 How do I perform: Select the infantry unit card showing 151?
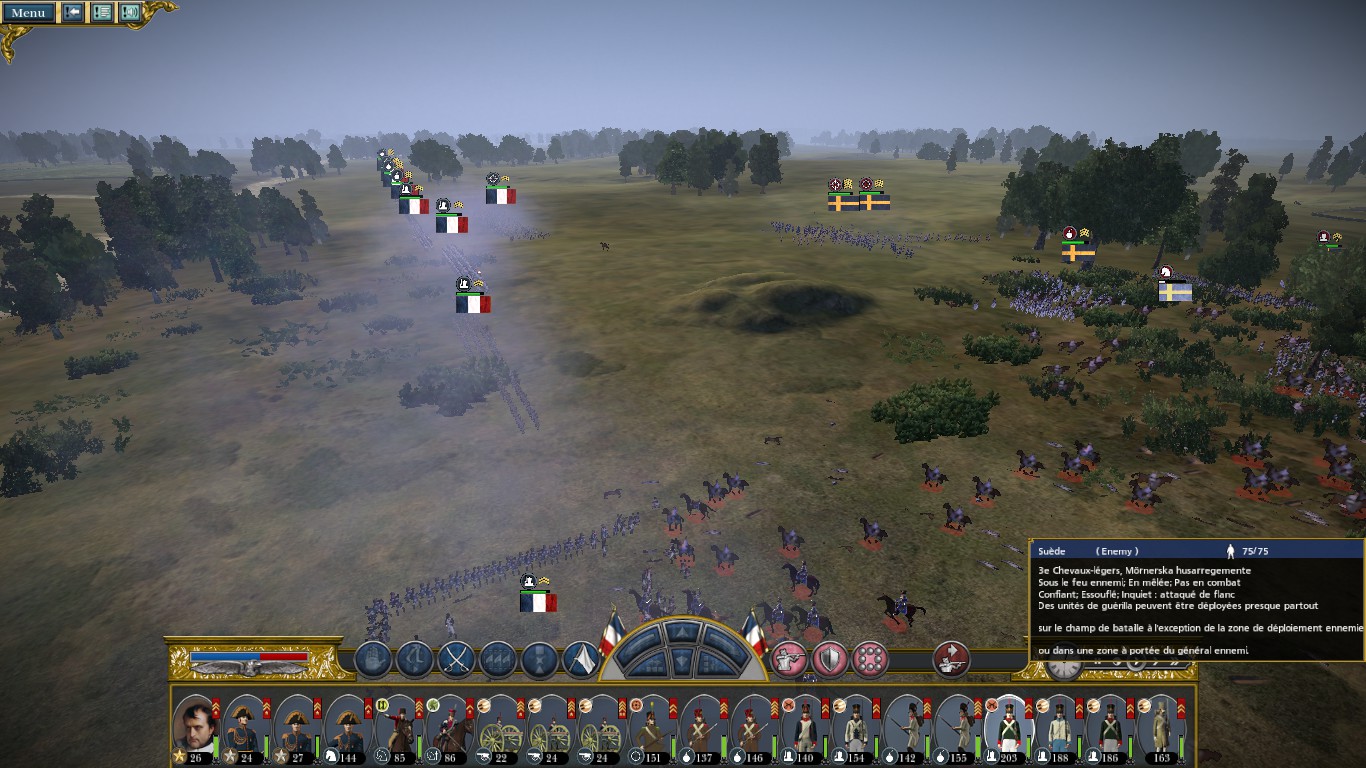(653, 725)
